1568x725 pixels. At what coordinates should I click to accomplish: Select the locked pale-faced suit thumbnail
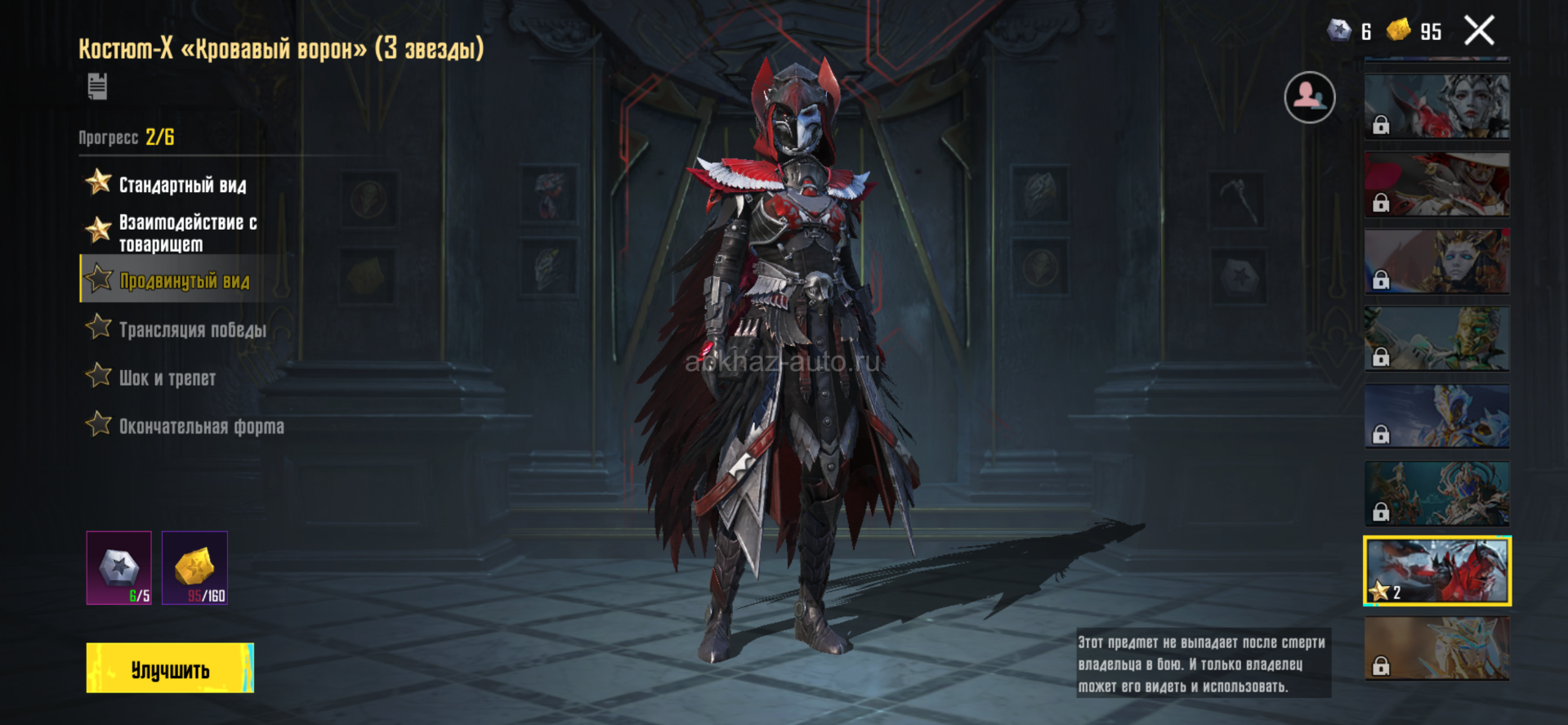coord(1436,106)
